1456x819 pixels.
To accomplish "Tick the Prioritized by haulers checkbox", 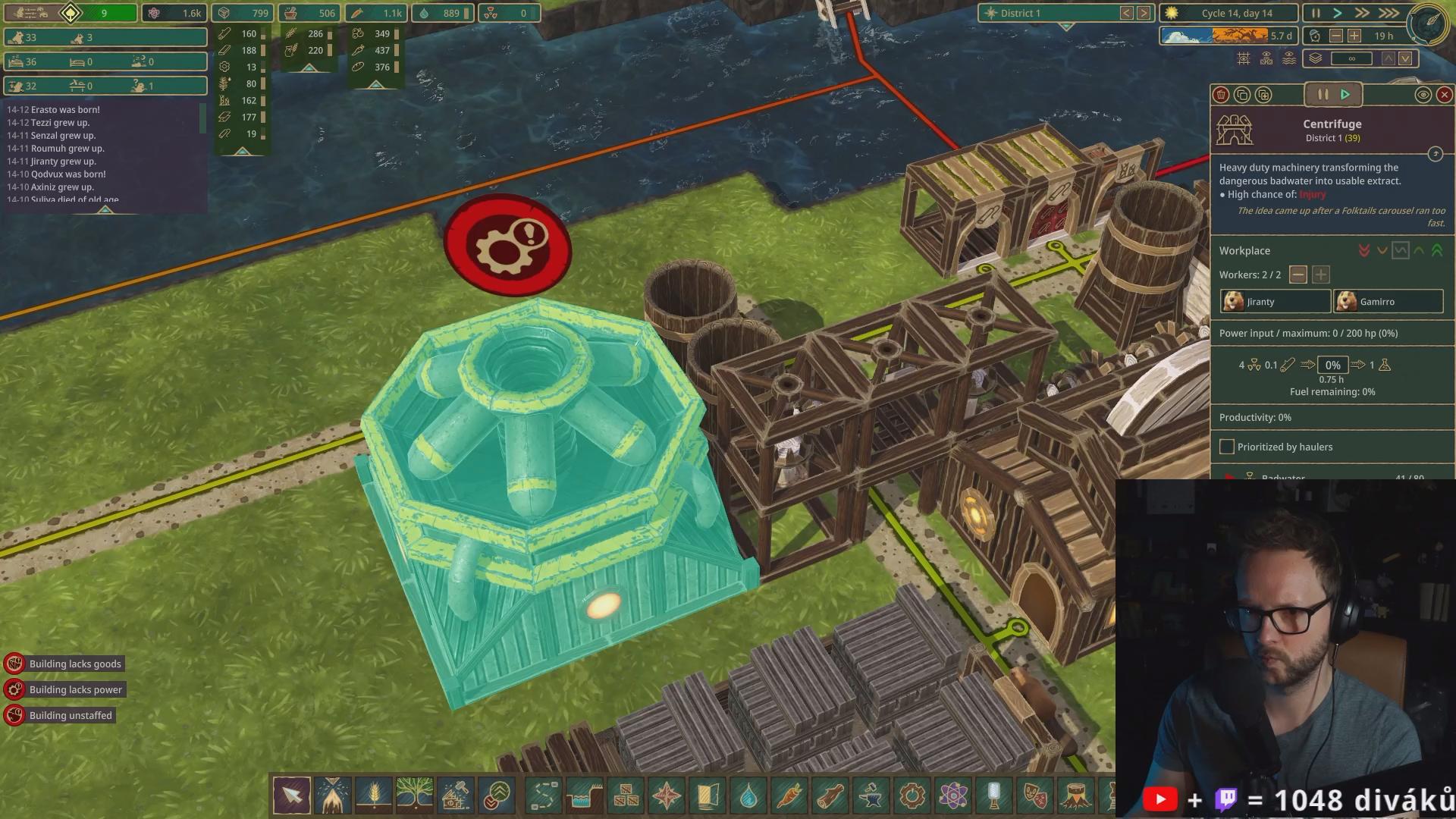I will [1226, 447].
